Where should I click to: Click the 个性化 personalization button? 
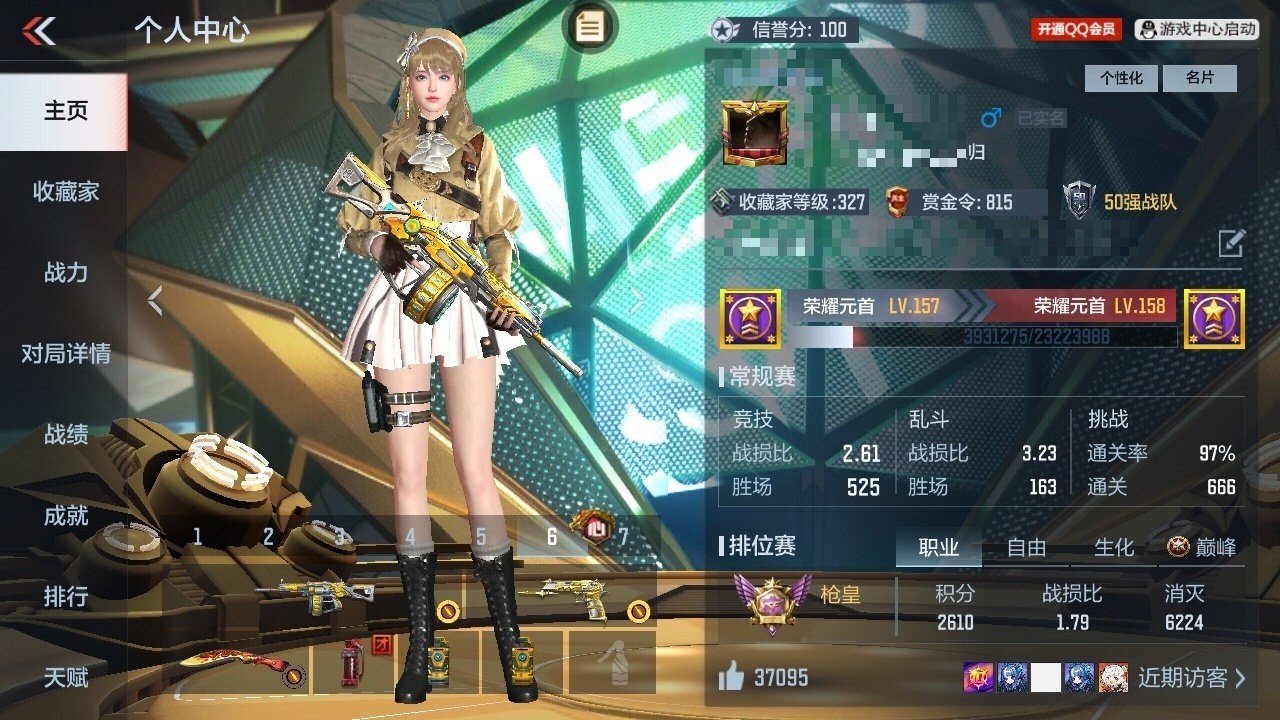click(1121, 78)
